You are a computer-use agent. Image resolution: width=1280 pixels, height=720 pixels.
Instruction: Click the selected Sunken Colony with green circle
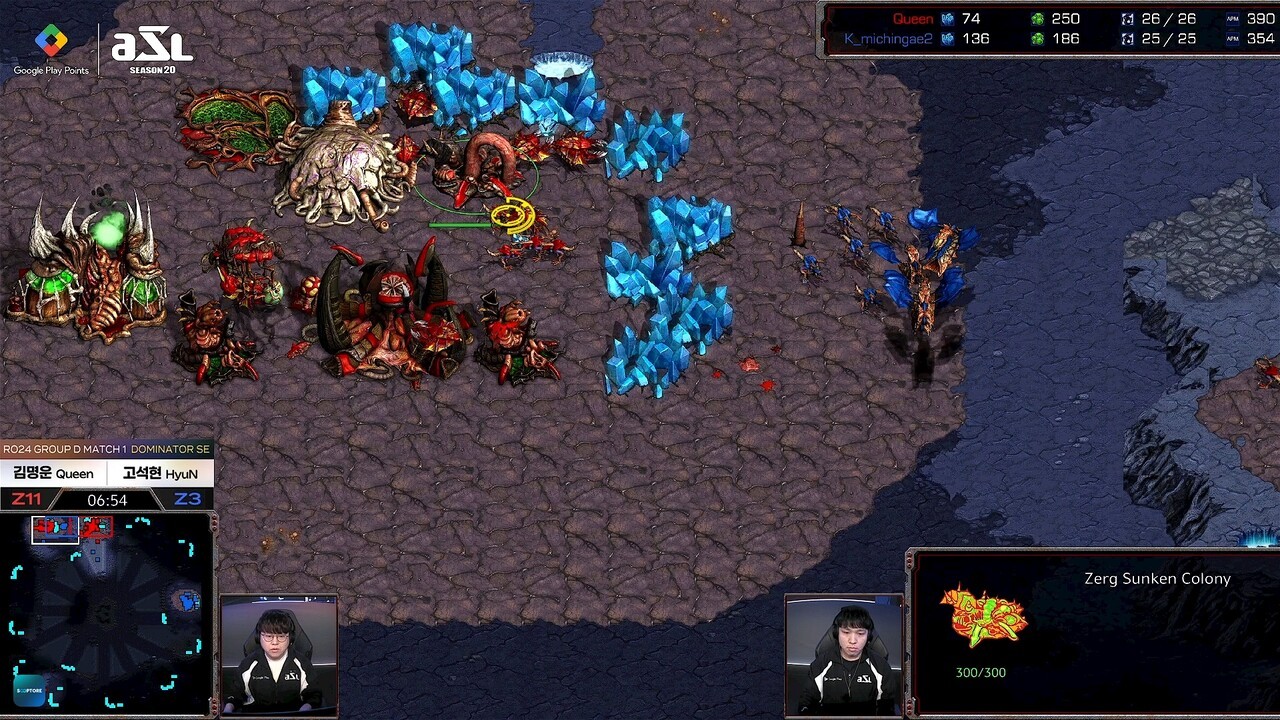pos(483,169)
